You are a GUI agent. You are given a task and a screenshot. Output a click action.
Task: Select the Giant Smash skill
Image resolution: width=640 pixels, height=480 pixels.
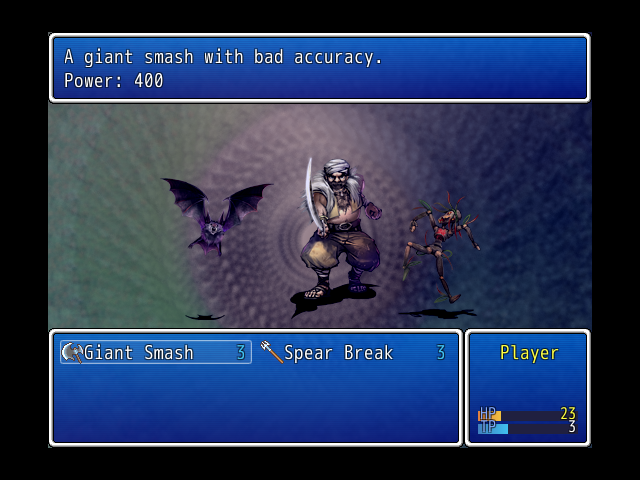tap(155, 352)
